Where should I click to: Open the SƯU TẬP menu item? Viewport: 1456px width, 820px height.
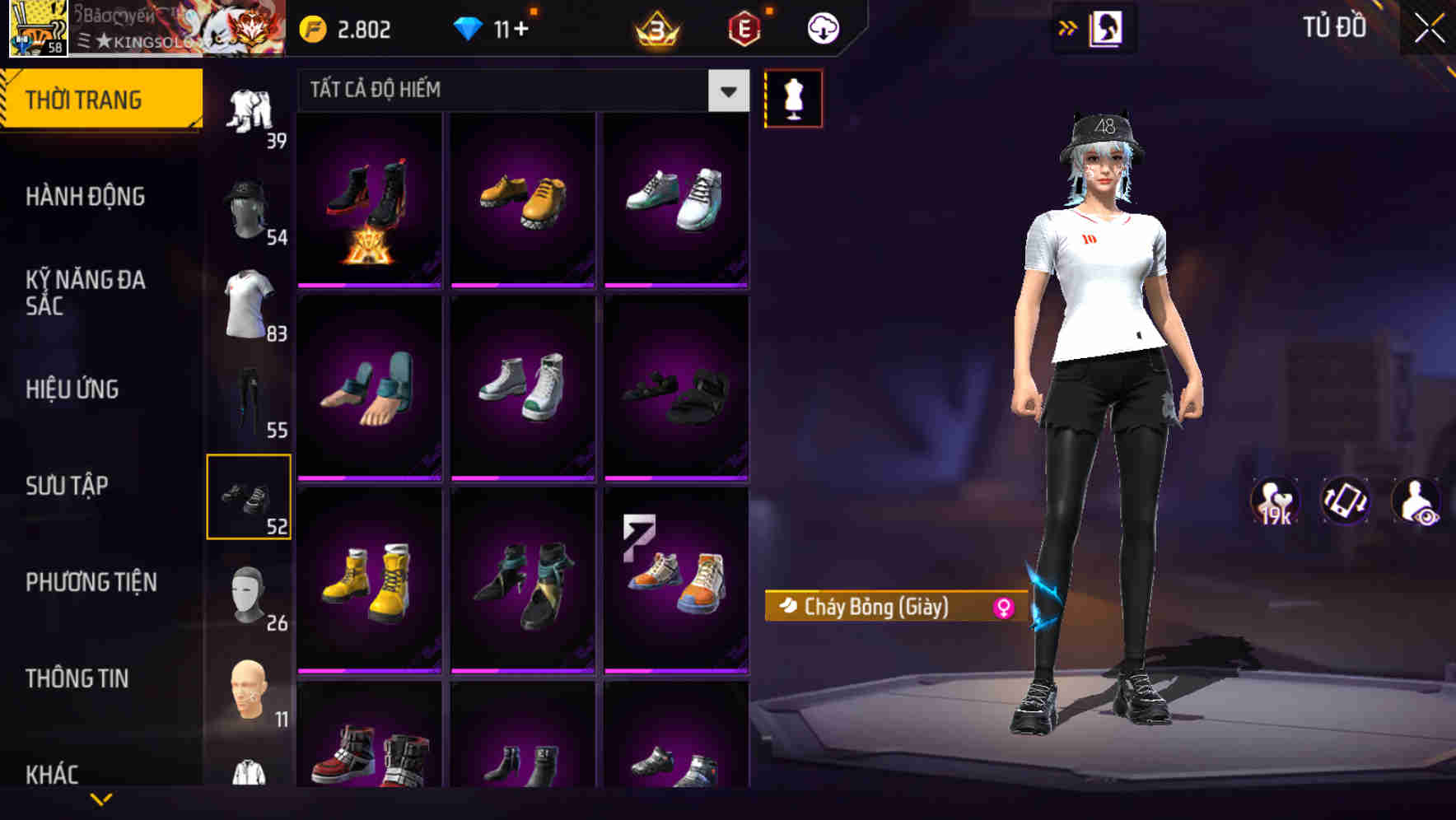pos(66,486)
